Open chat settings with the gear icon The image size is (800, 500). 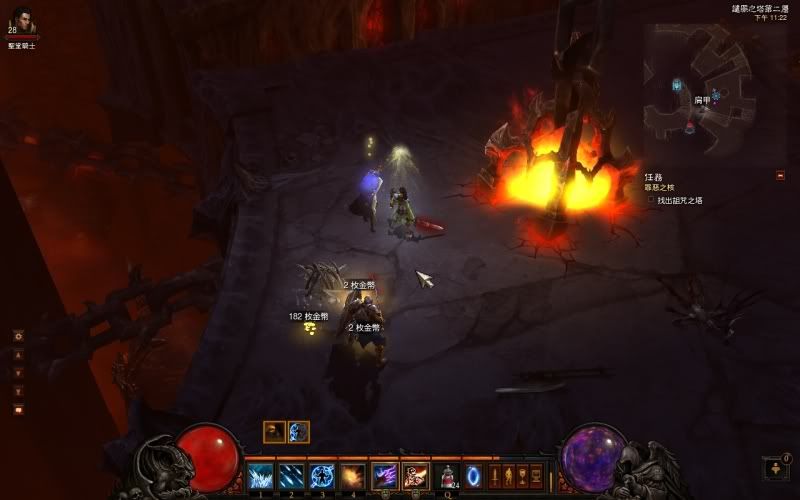(x=18, y=337)
